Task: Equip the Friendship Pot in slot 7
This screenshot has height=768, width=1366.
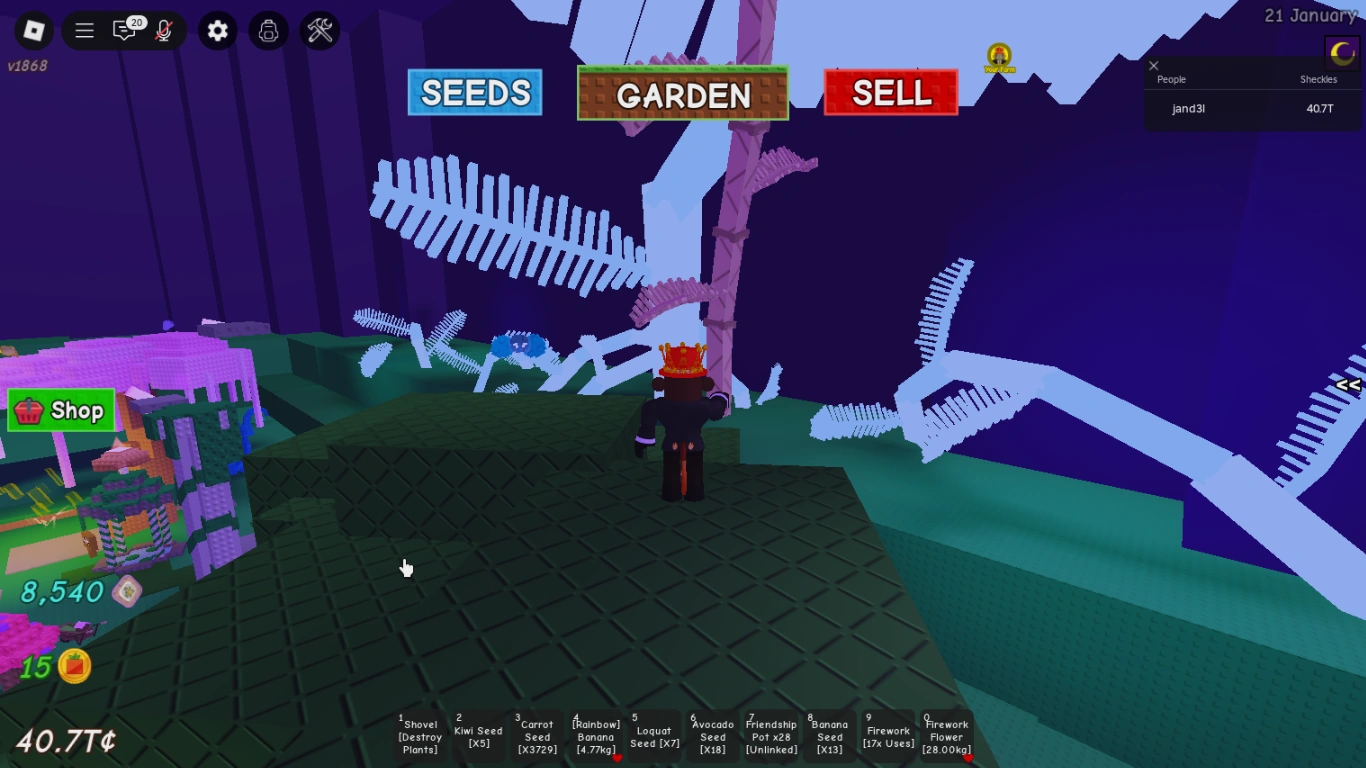Action: 770,736
